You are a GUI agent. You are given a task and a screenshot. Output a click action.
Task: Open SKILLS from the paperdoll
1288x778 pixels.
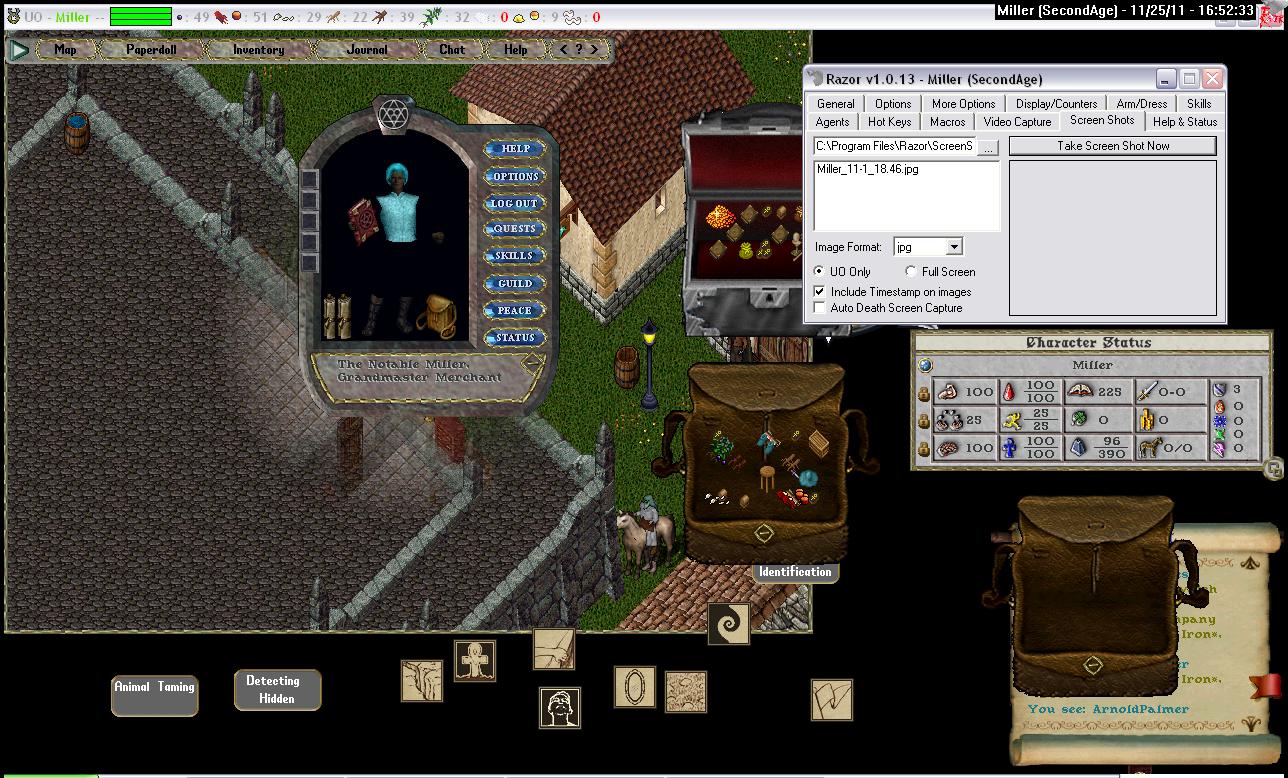(515, 256)
